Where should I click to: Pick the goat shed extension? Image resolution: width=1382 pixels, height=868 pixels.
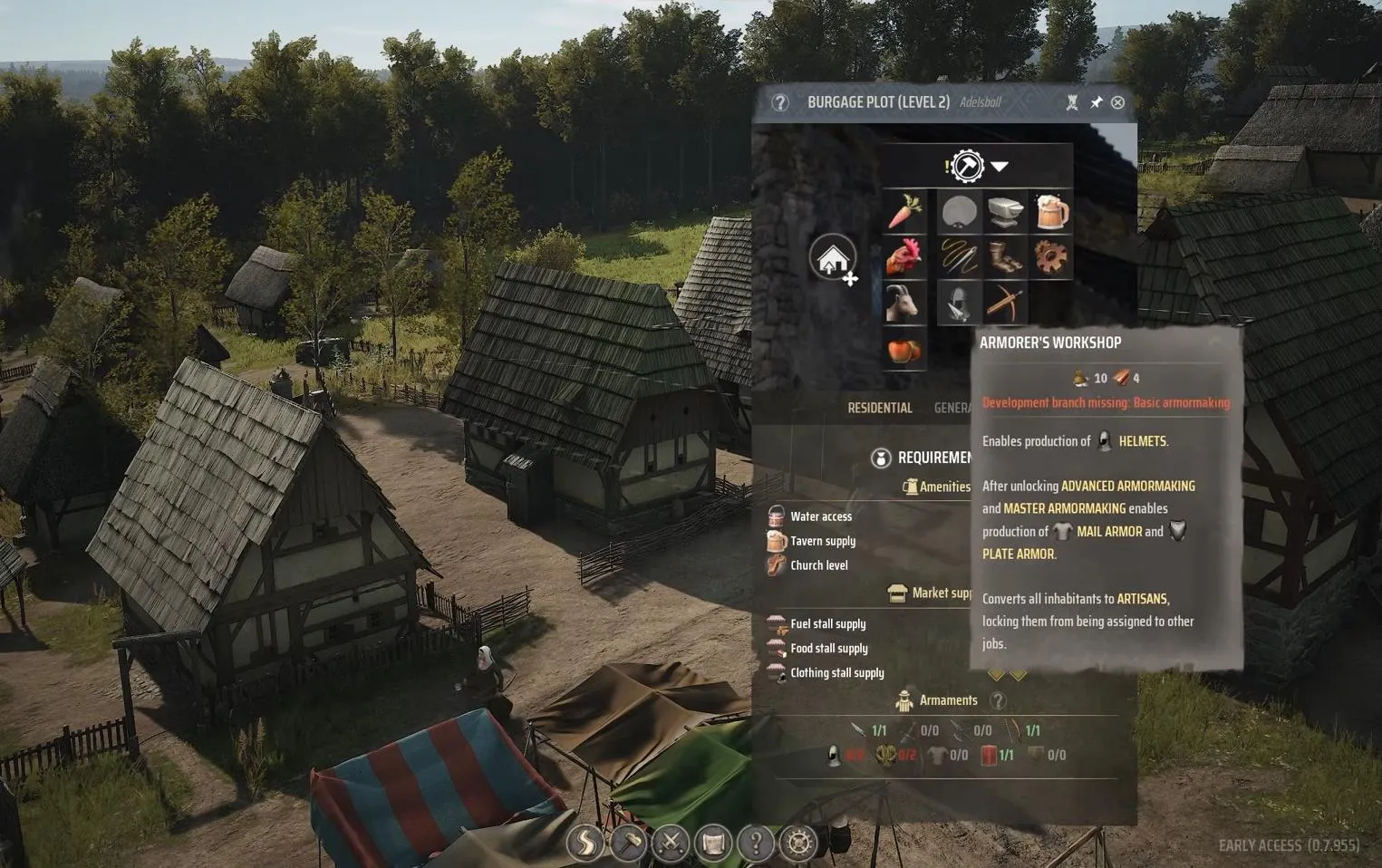tap(904, 303)
